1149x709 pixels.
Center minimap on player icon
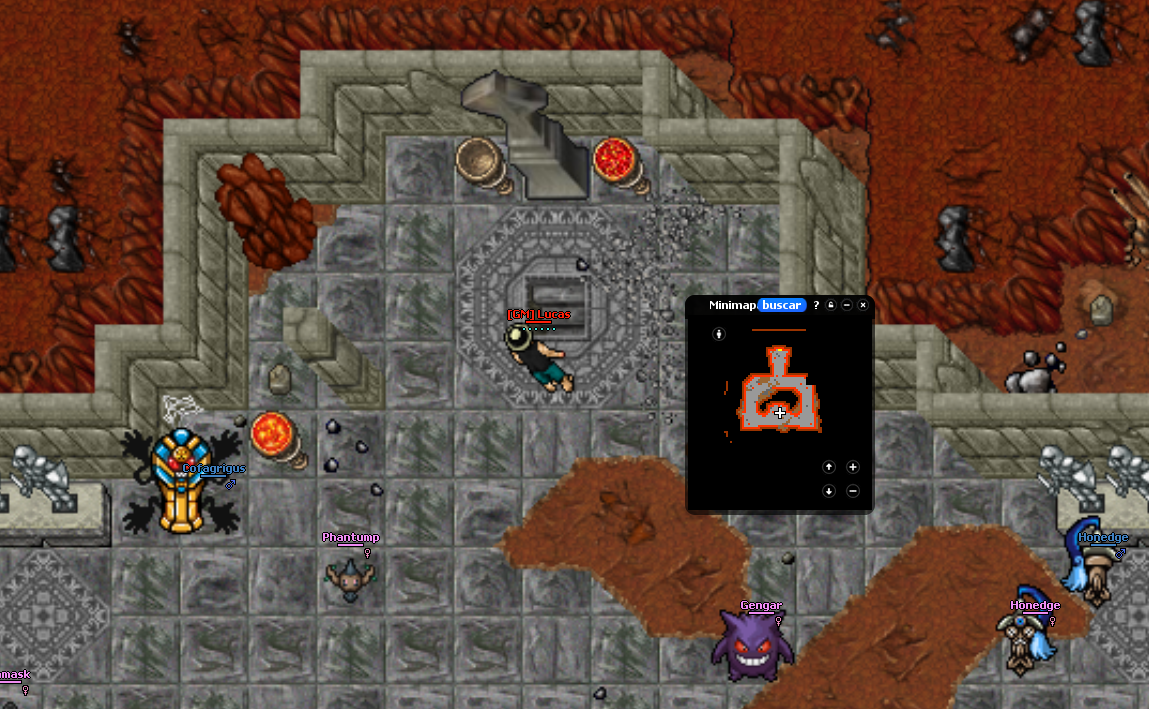tap(718, 334)
